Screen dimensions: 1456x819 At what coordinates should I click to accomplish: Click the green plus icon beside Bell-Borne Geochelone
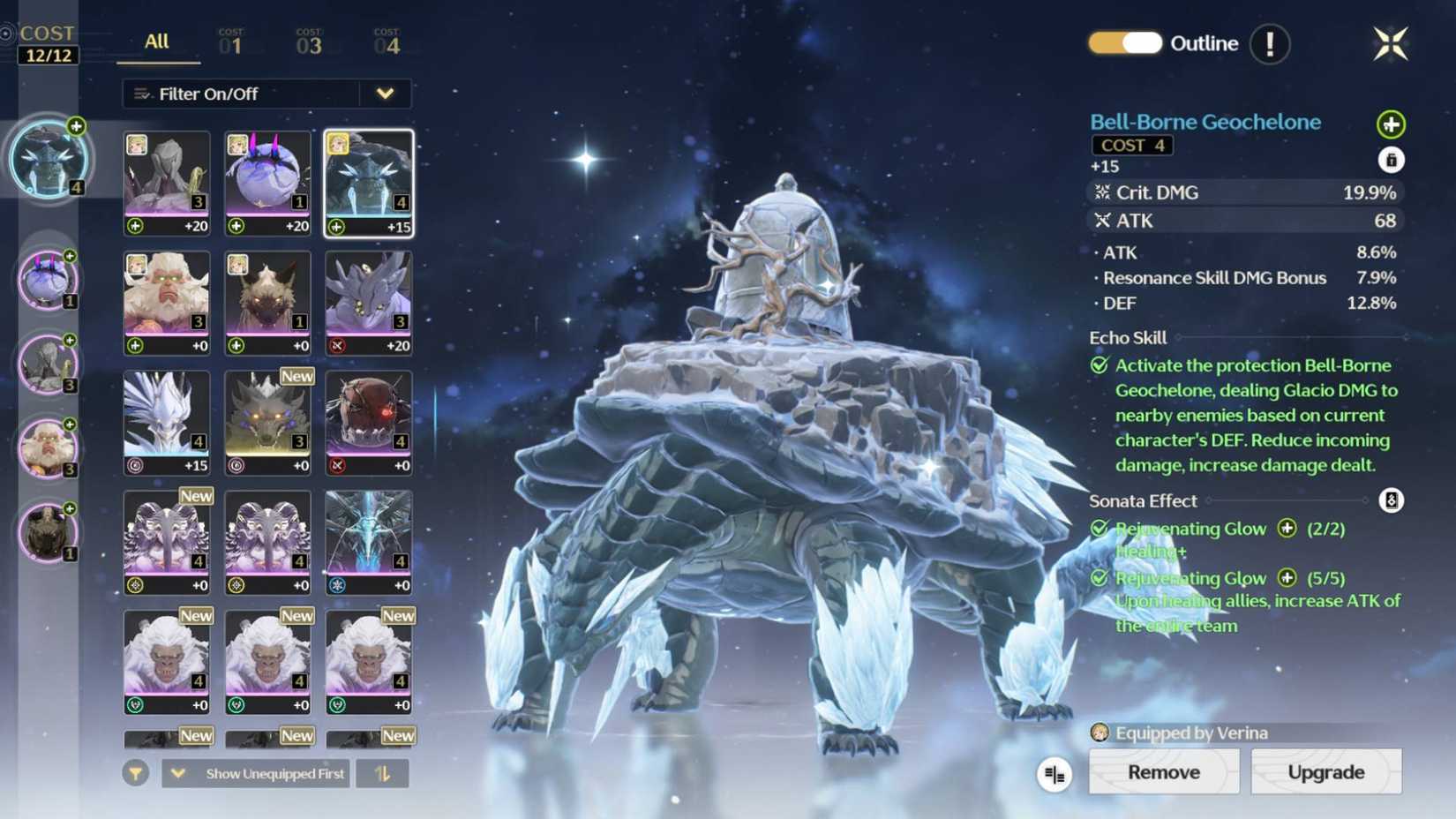pos(1391,124)
